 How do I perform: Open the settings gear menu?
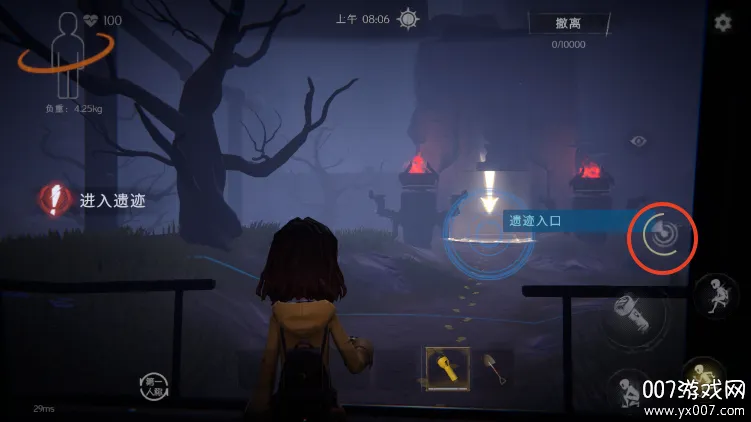pos(723,23)
